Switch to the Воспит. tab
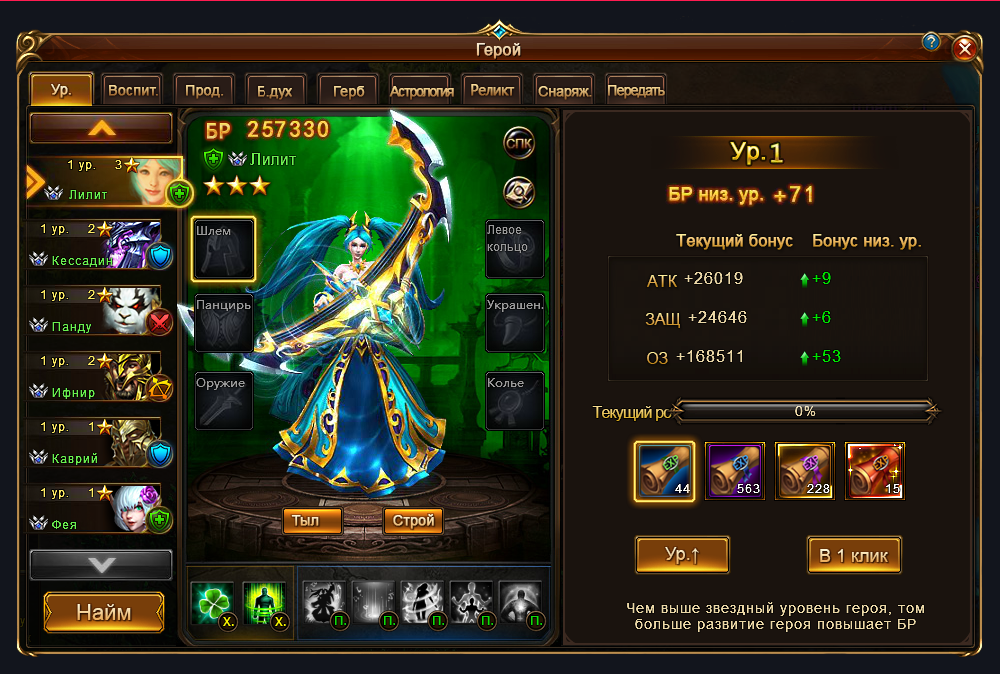 click(132, 90)
